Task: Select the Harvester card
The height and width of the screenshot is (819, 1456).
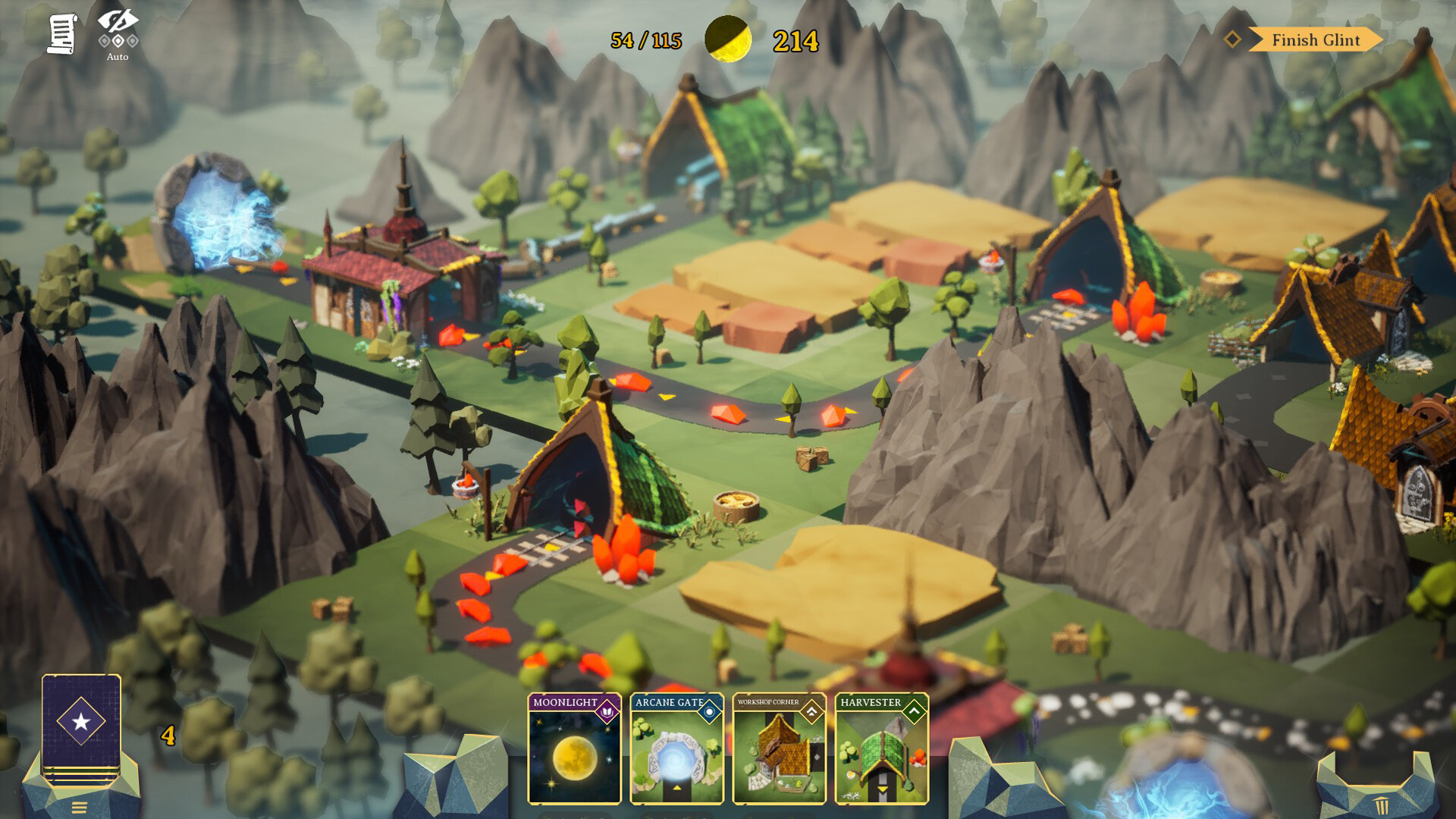Action: click(881, 748)
